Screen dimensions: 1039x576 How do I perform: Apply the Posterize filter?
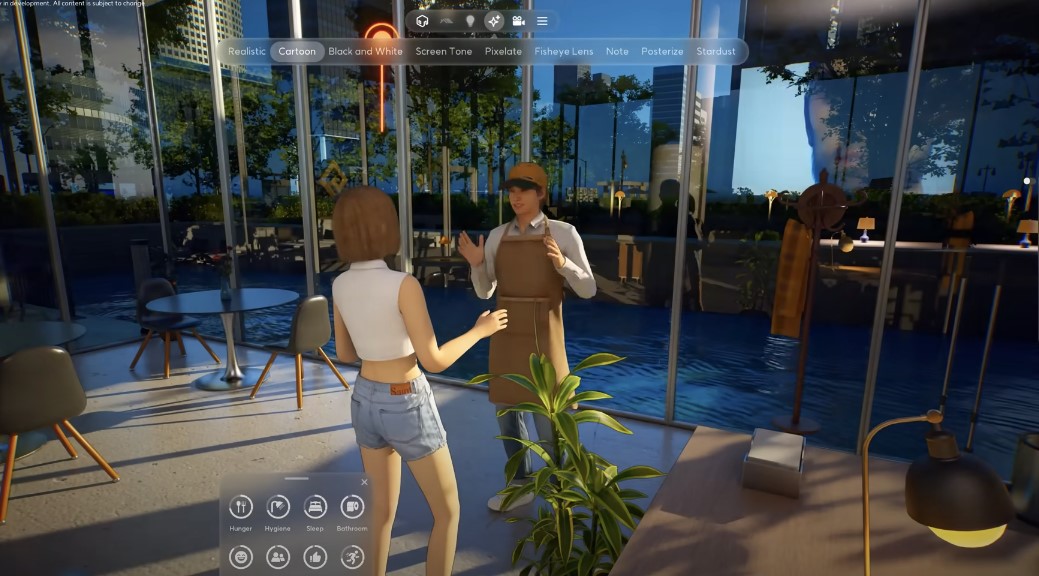pyautogui.click(x=662, y=51)
